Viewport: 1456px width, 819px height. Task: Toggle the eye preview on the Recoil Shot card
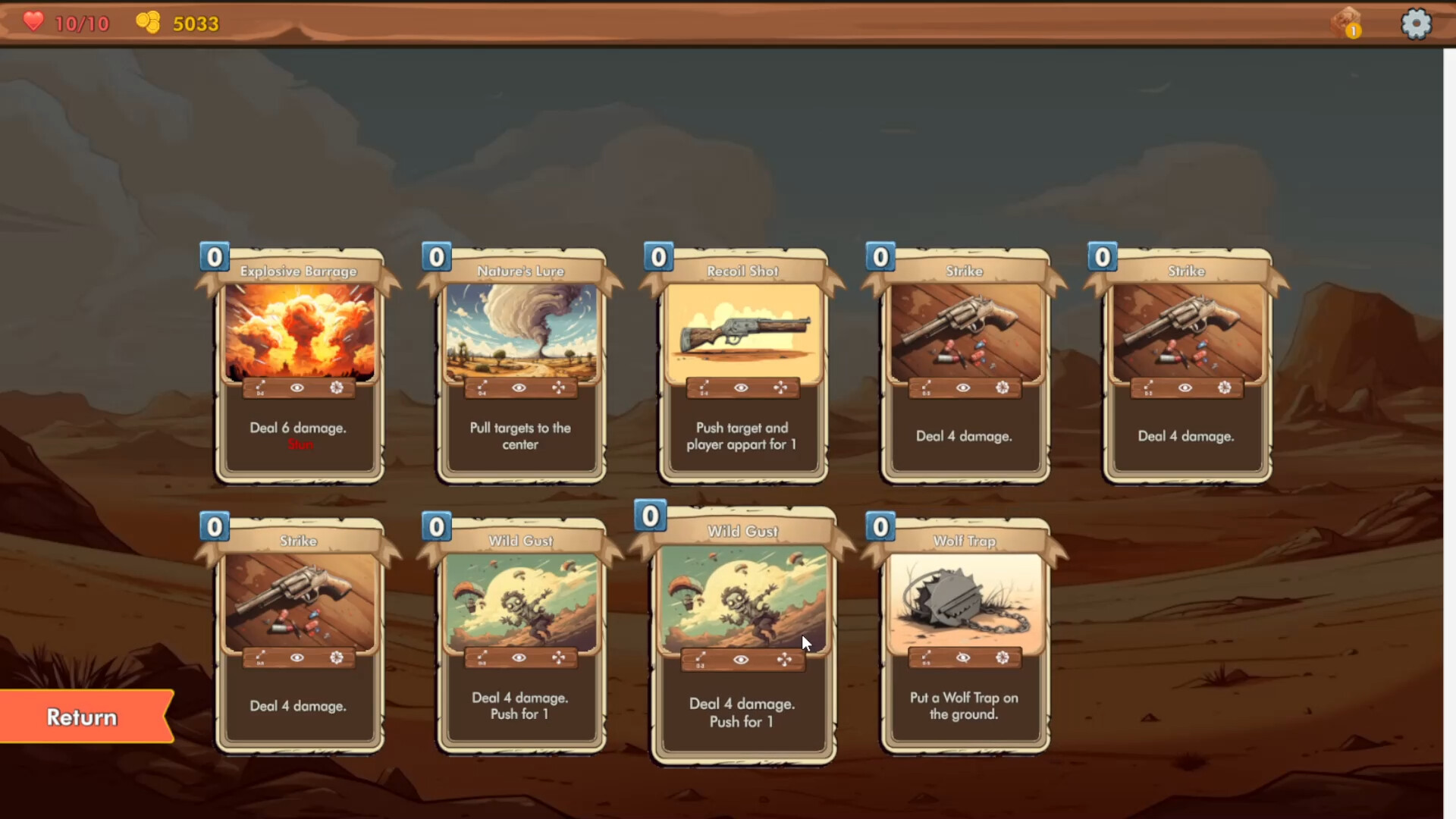point(742,387)
